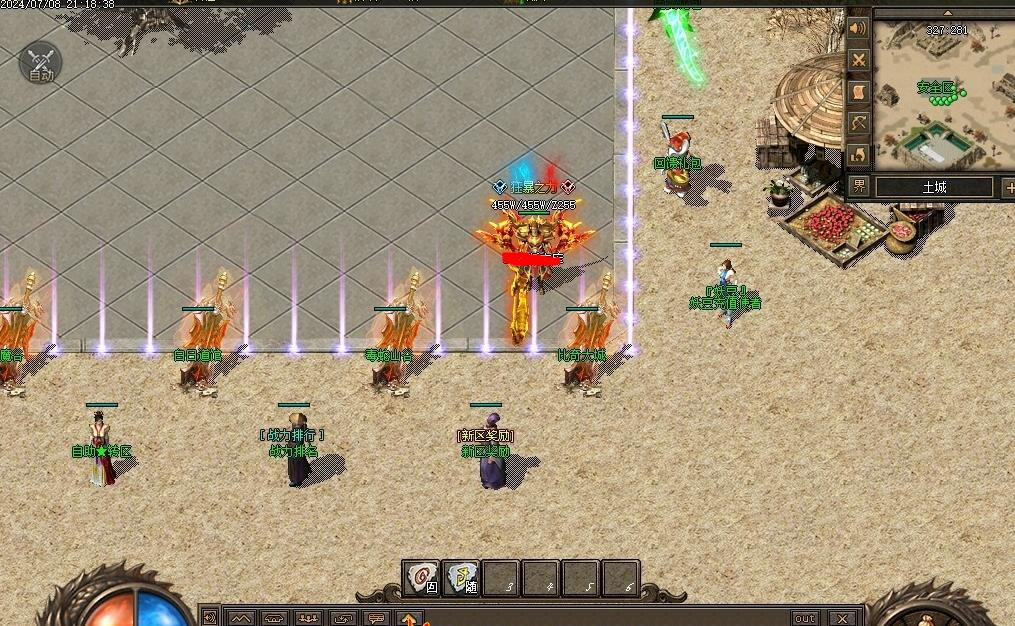Click the 土城 map name label
Viewport: 1015px width, 626px height.
934,187
